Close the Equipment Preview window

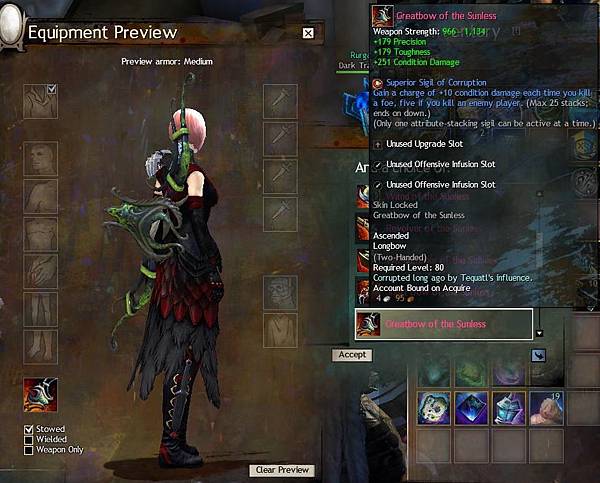(308, 33)
